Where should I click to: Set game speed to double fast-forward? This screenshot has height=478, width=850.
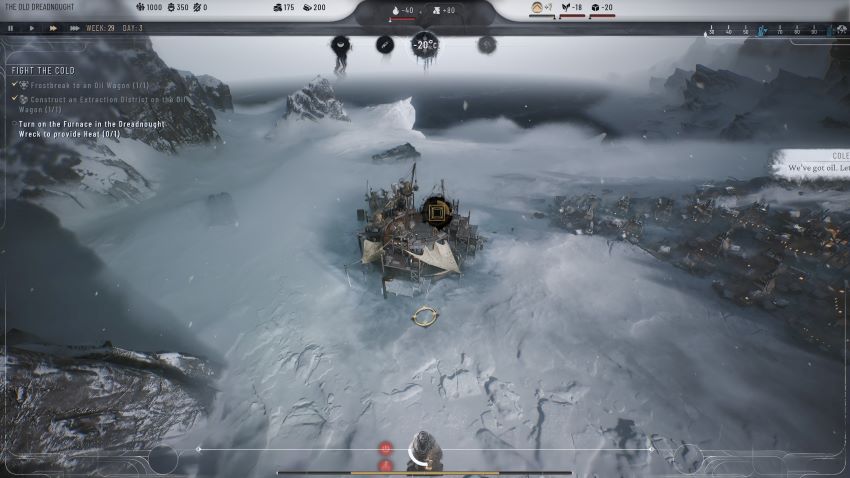coord(52,28)
